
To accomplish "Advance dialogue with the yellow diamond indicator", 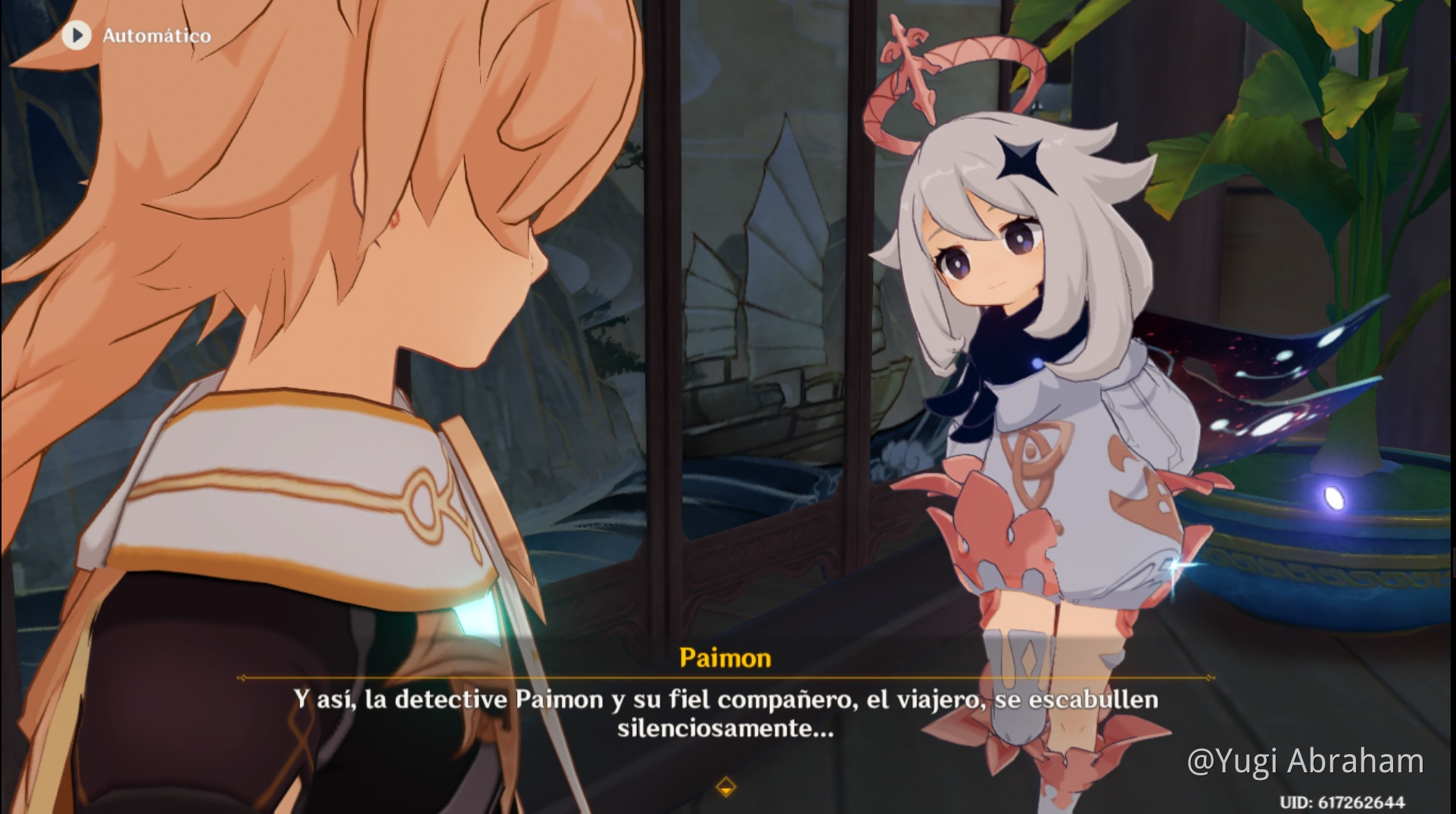I will coord(725,787).
